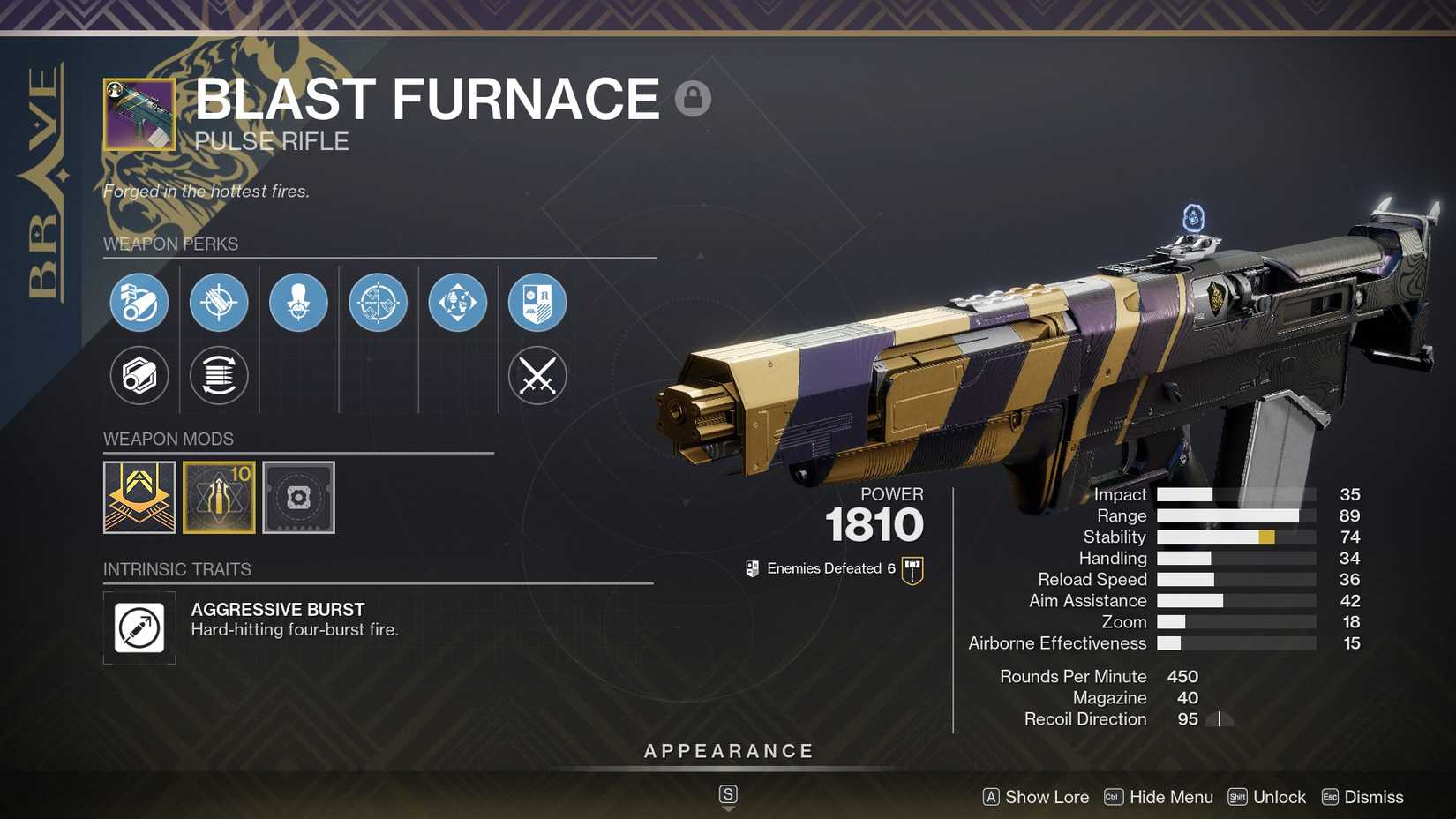1456x819 pixels.
Task: Select the first barrel perk icon
Action: point(139,302)
